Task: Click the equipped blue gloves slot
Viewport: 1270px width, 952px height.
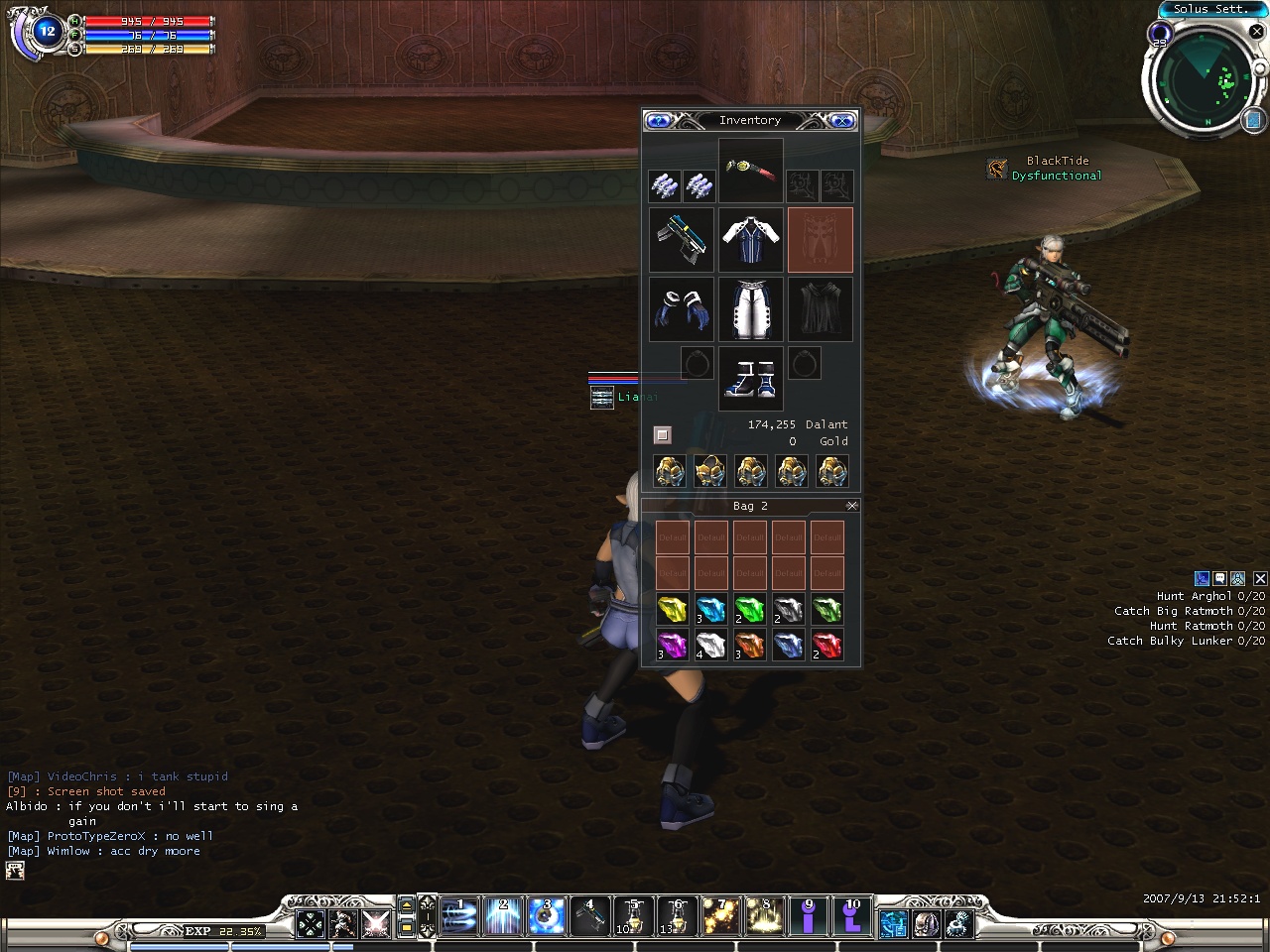Action: click(682, 309)
